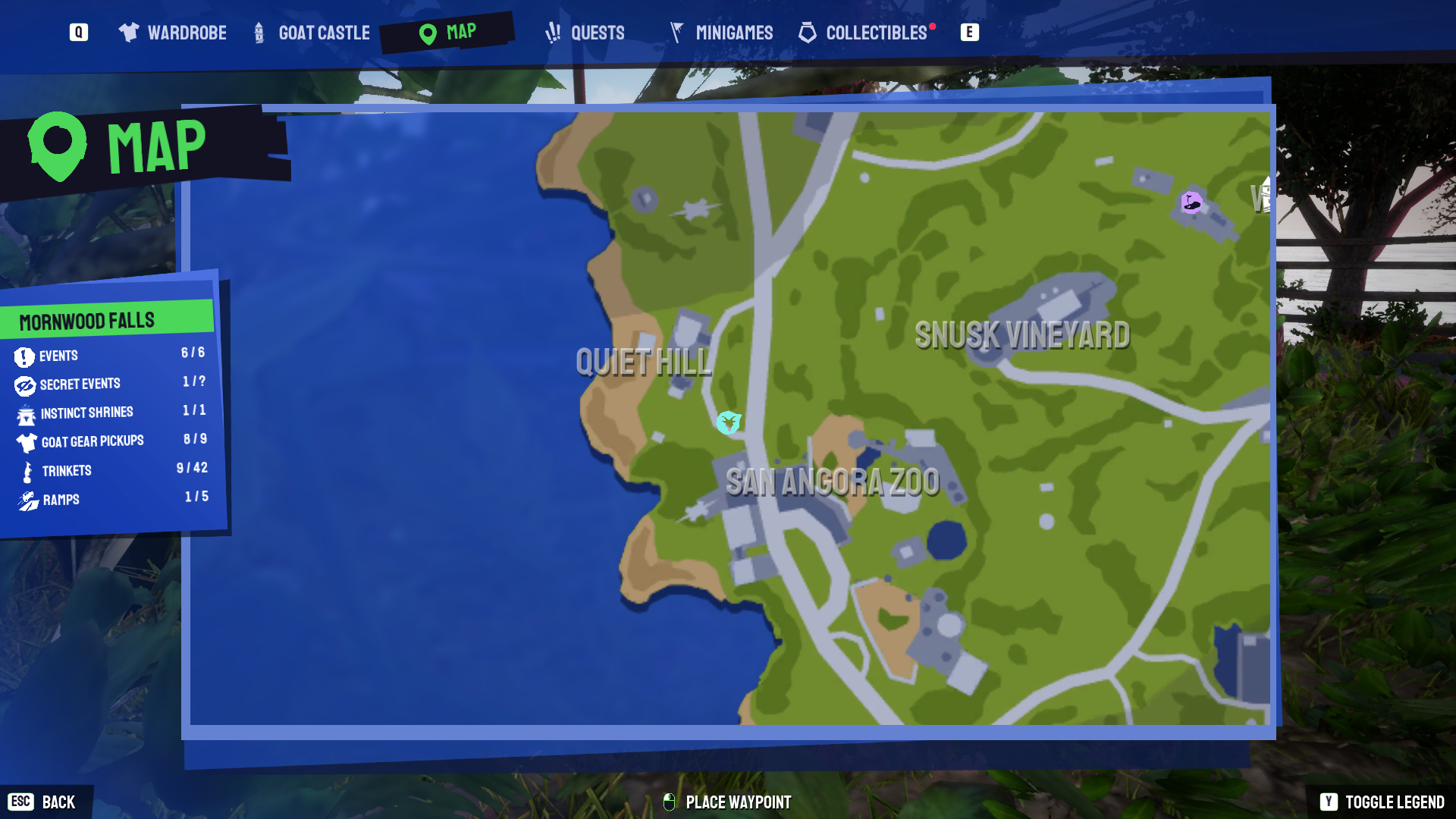The image size is (1456, 819).
Task: Click the goat head player marker
Action: (727, 423)
